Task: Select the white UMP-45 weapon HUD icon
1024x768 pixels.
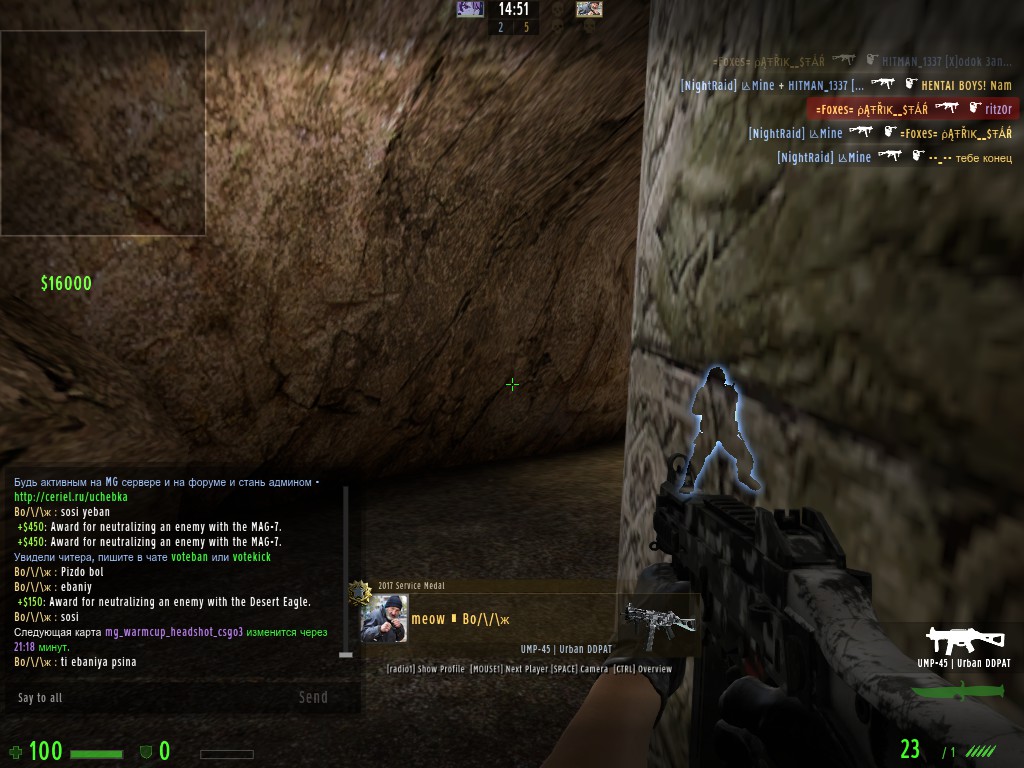Action: point(964,640)
